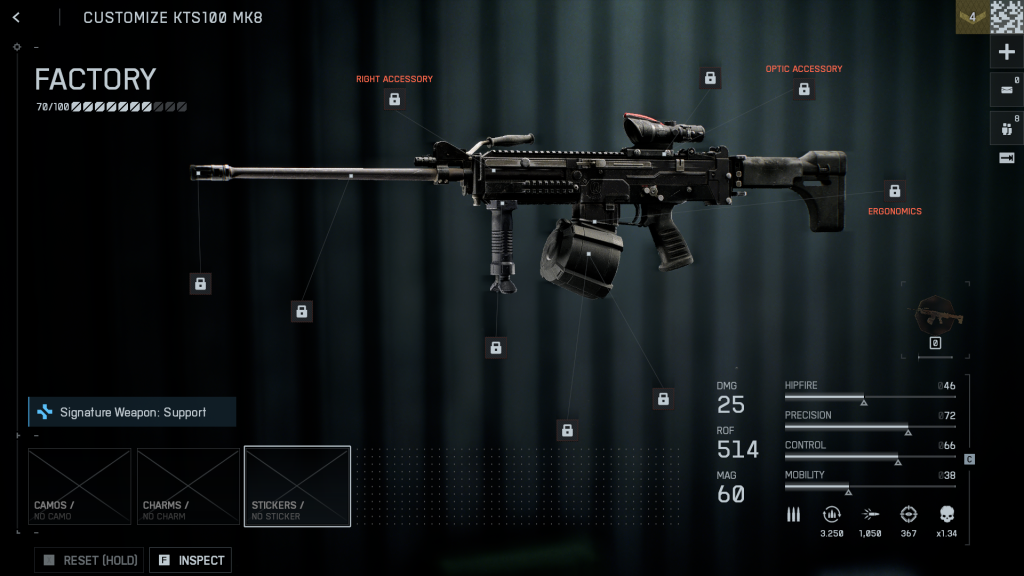The image size is (1024, 576).
Task: Select the locked magazine attachment slot
Action: [567, 430]
